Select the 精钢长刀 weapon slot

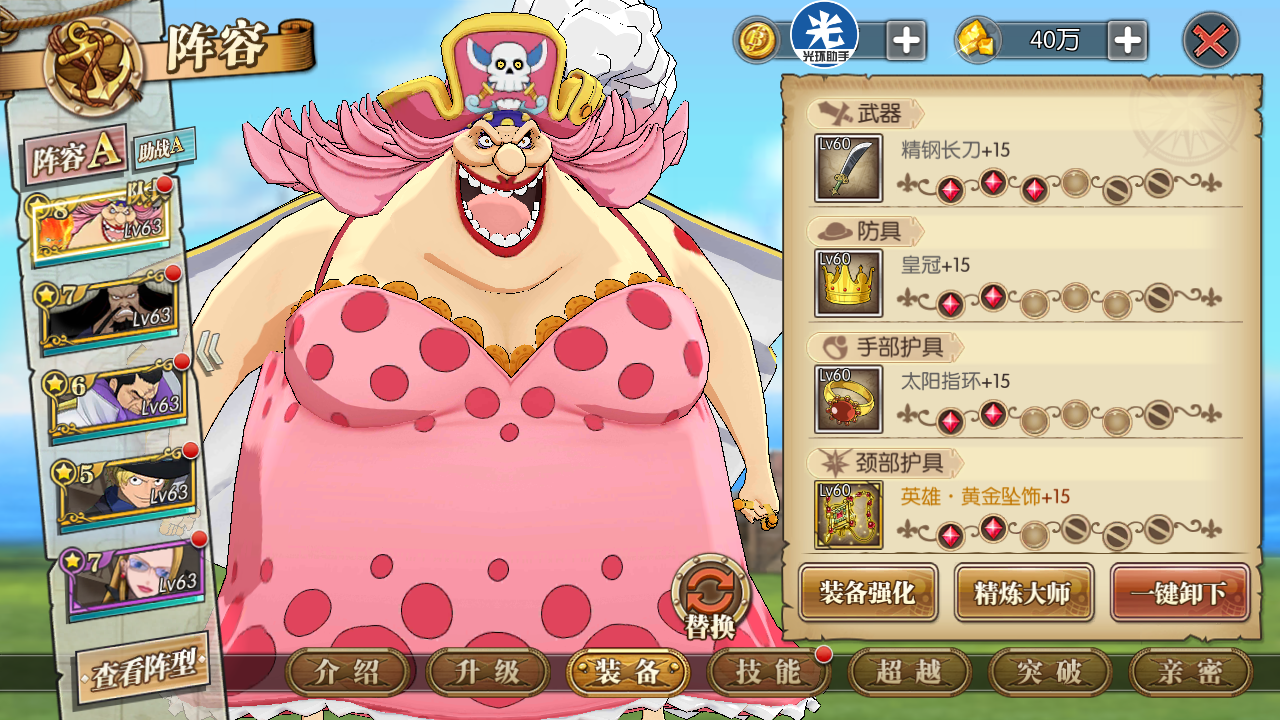tap(848, 168)
